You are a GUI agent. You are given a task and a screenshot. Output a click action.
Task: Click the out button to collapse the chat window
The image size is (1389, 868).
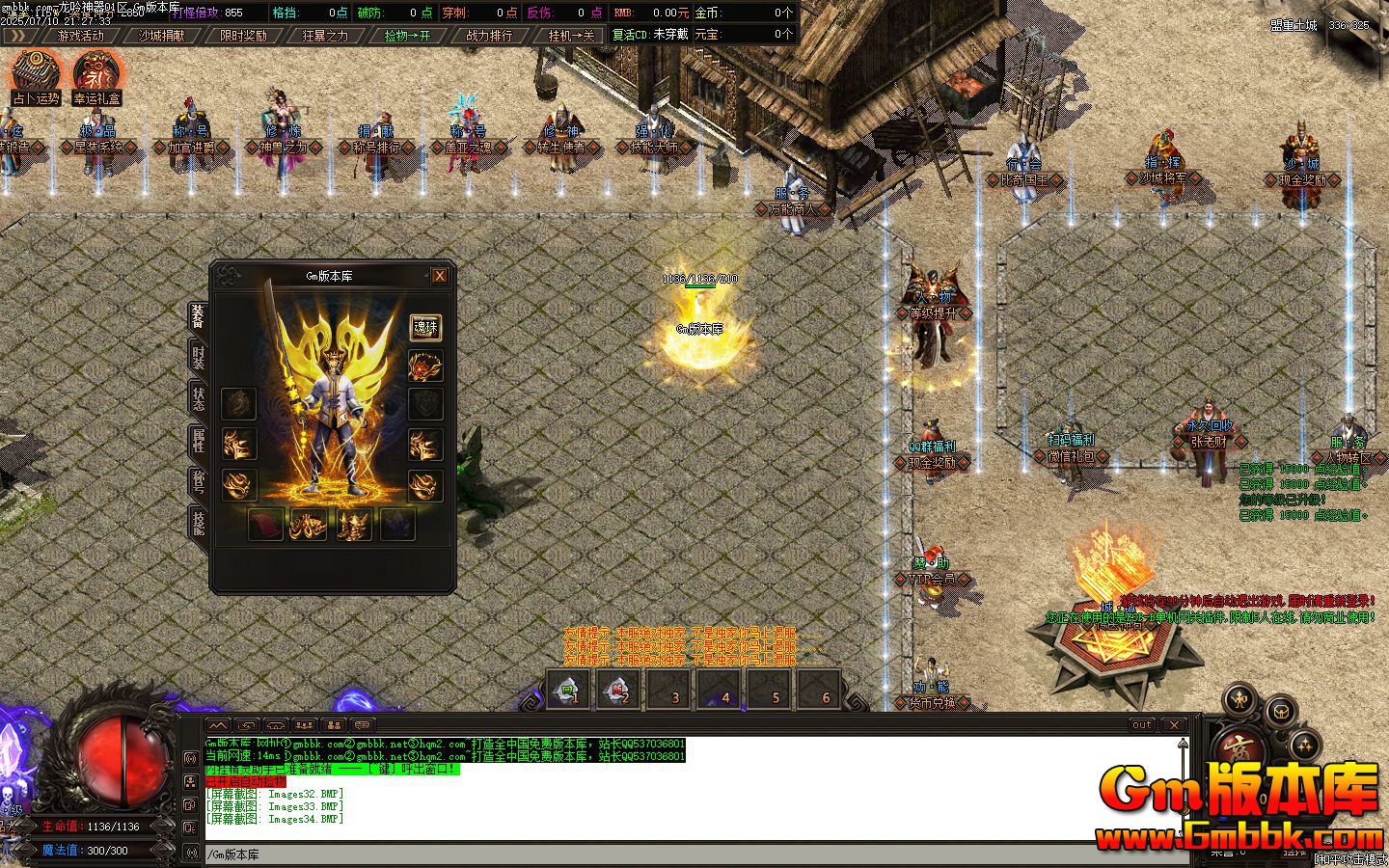1142,724
